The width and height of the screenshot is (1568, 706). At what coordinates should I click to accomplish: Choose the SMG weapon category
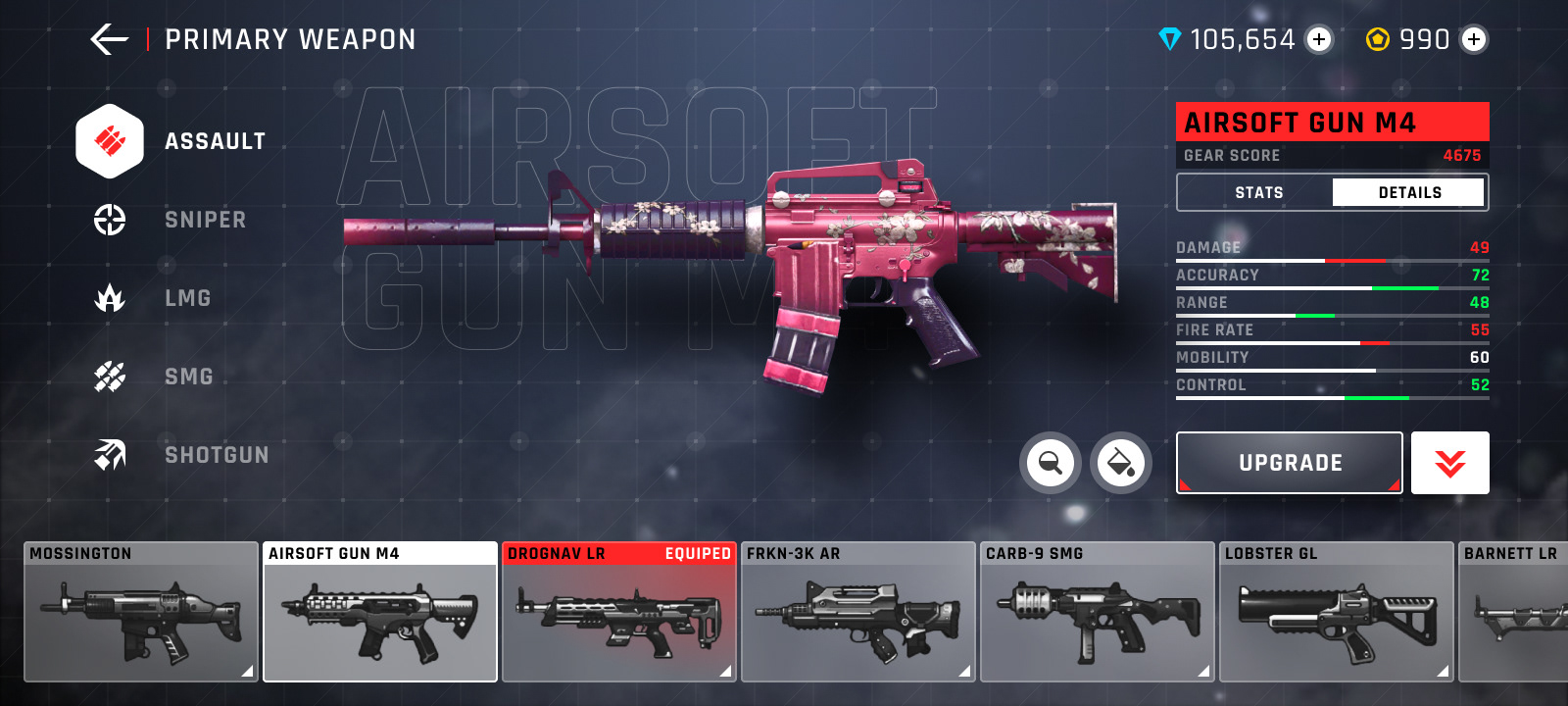[x=159, y=377]
